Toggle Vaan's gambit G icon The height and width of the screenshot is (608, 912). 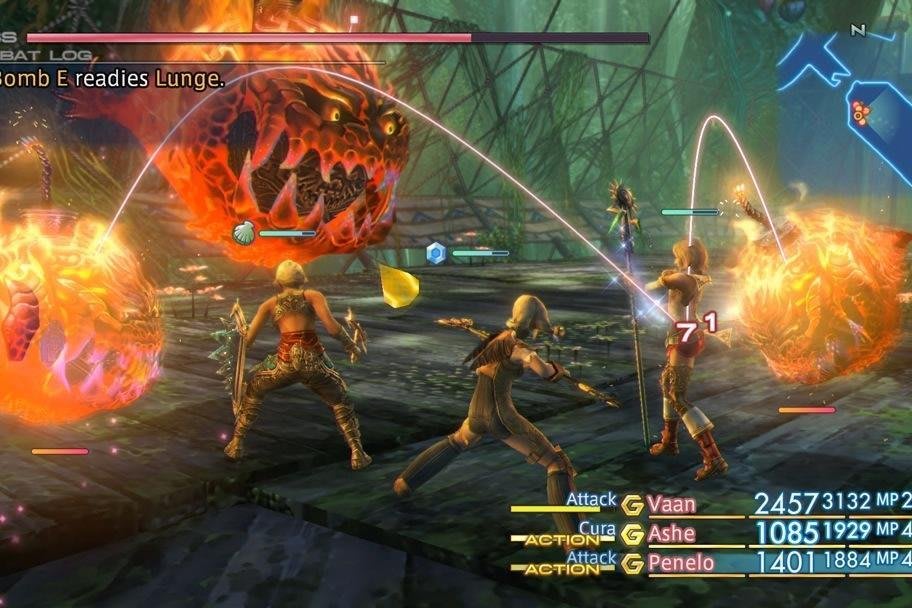pyautogui.click(x=632, y=504)
